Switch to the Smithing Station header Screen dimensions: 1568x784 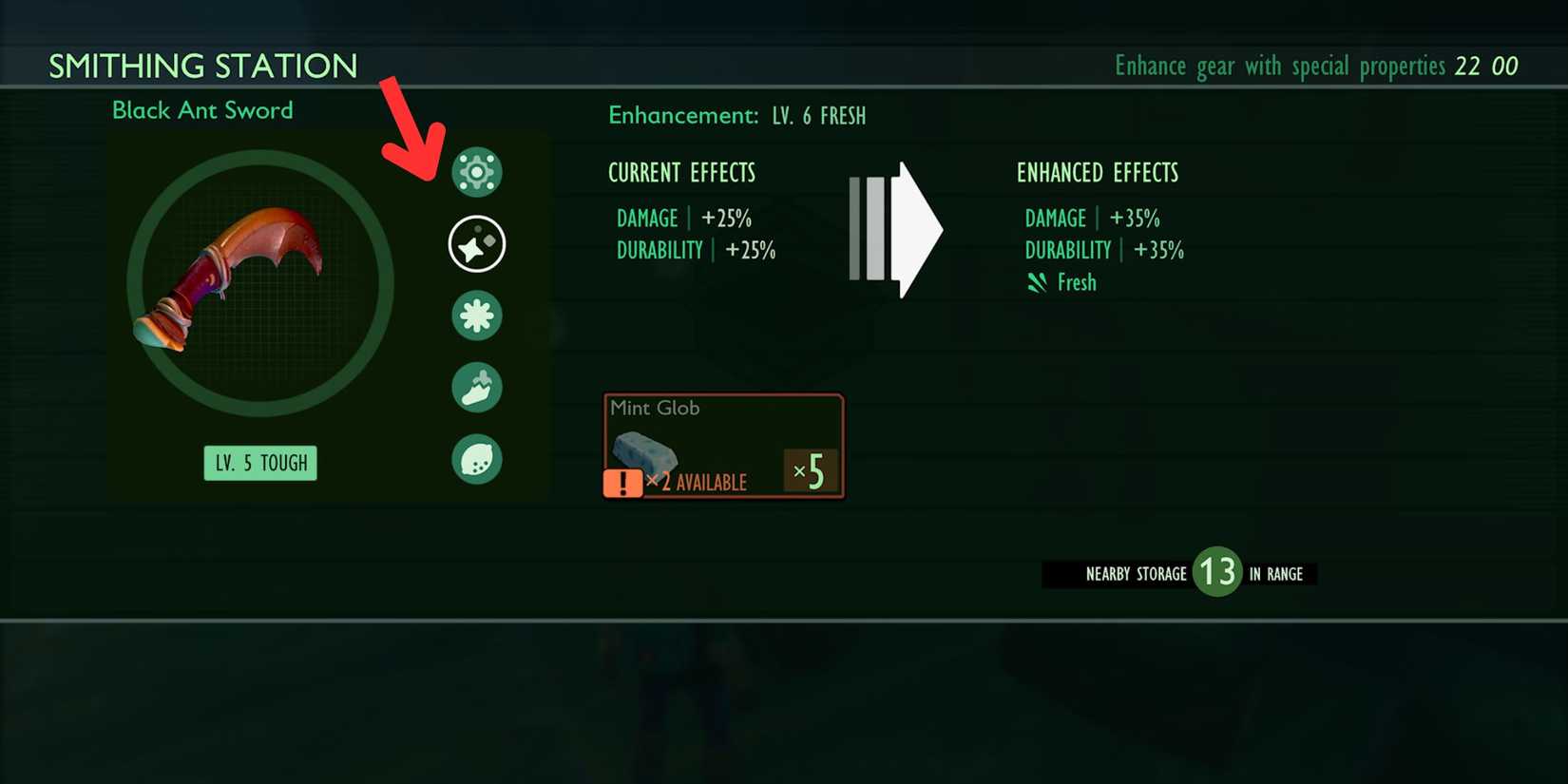pos(203,66)
